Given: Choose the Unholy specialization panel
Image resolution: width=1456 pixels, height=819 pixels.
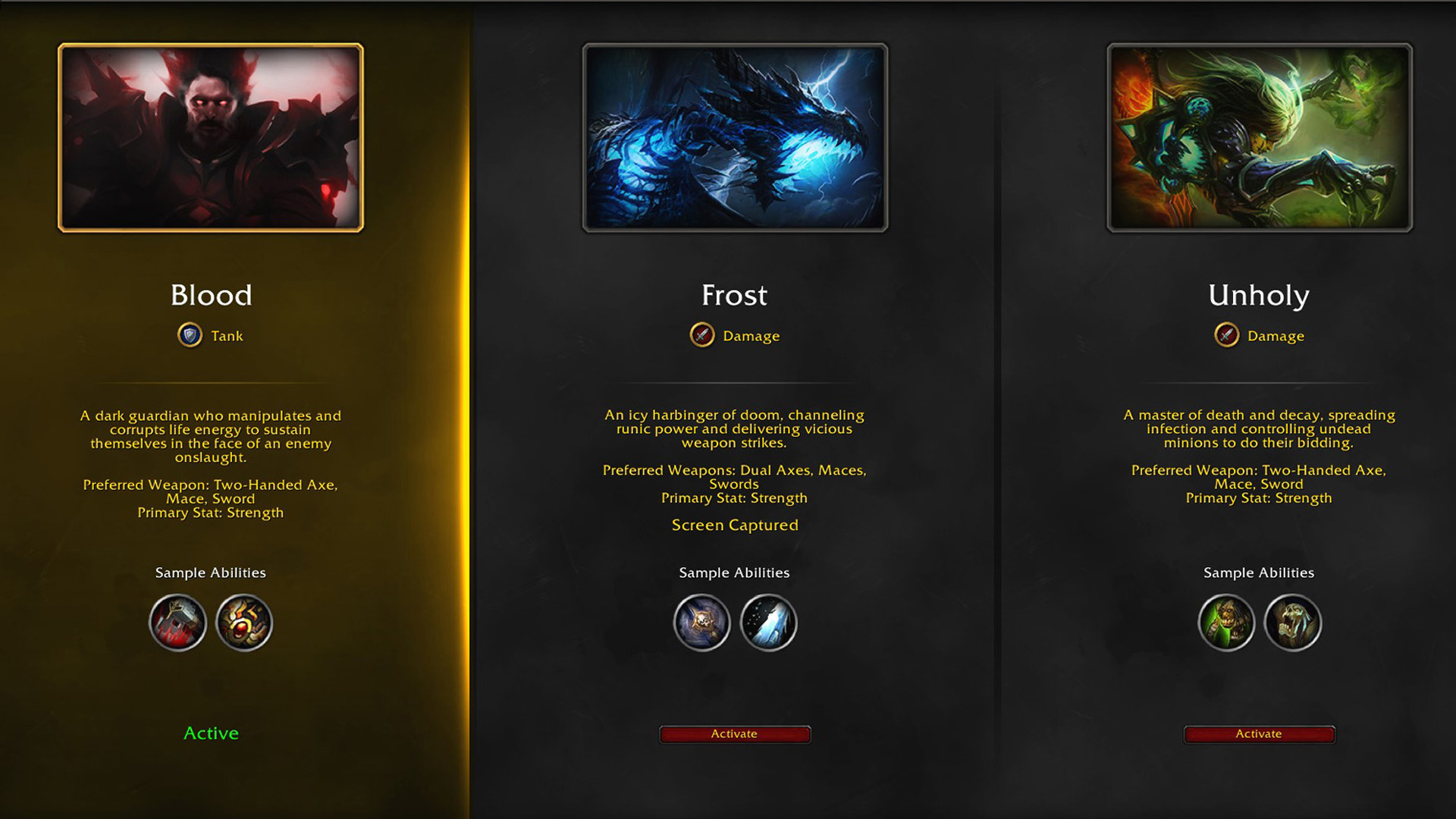Looking at the screenshot, I should coord(1259,733).
